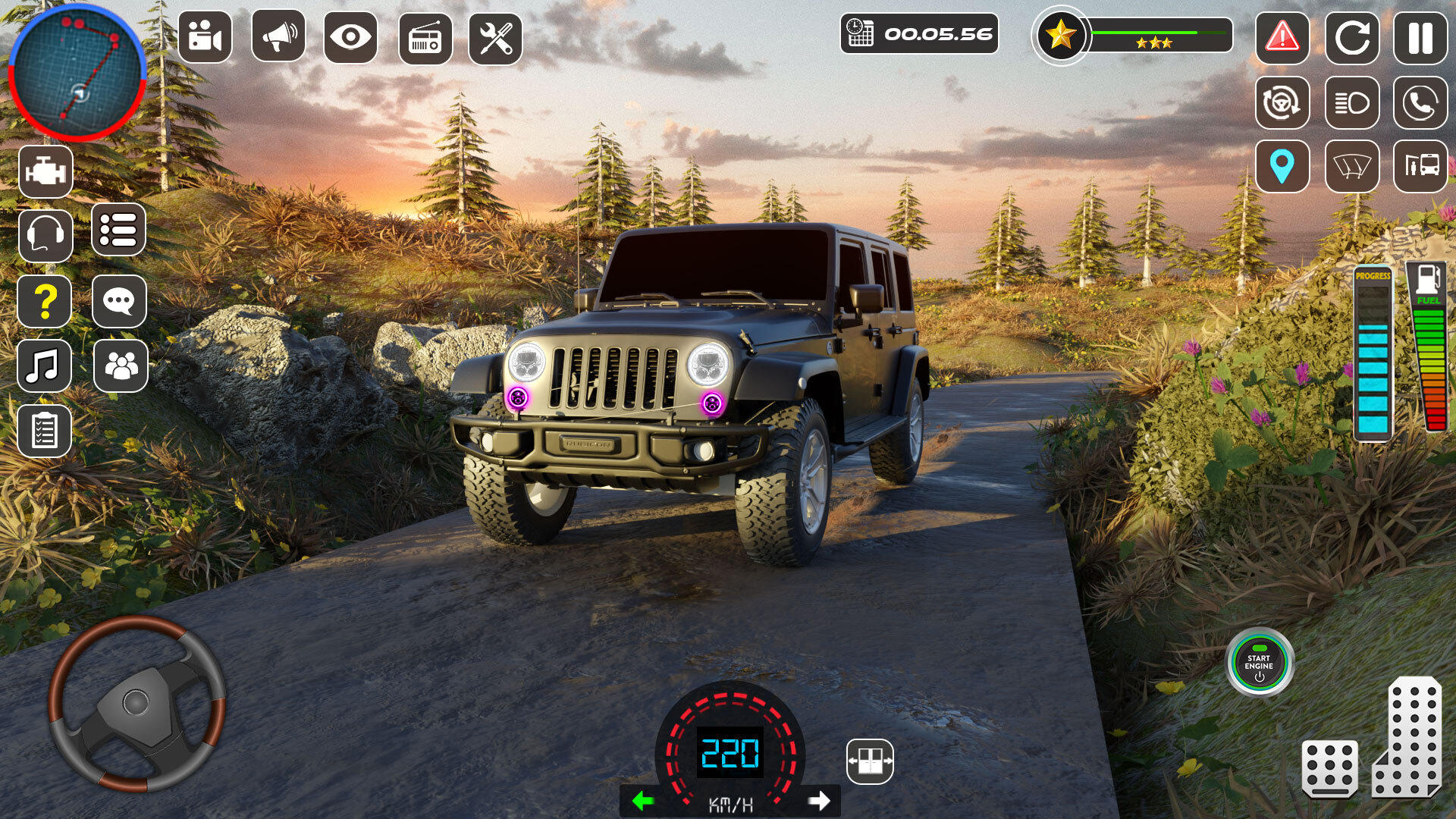Viewport: 1456px width, 819px height.
Task: Open the engine check icon
Action: click(x=45, y=172)
